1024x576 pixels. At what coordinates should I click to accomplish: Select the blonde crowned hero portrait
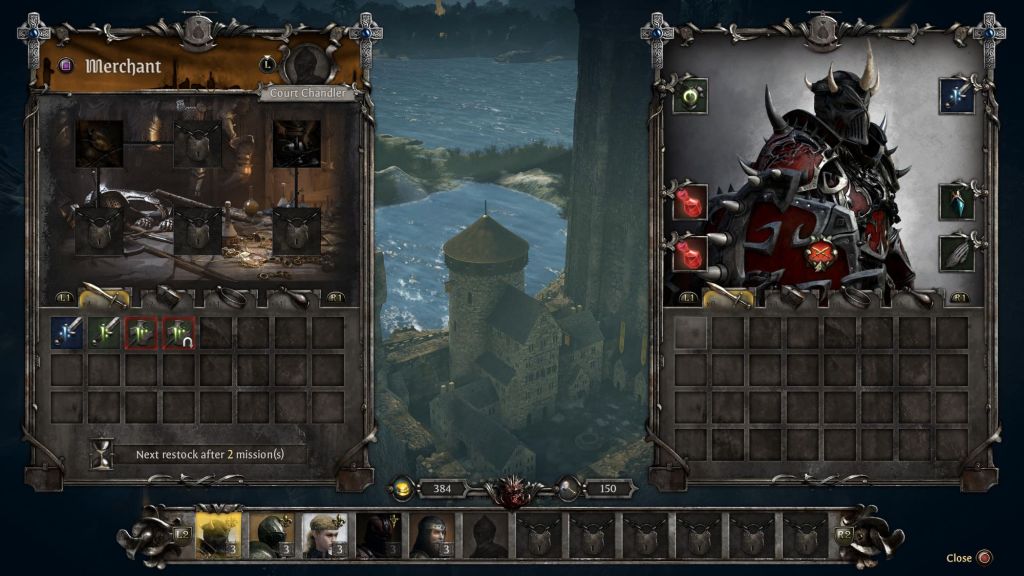(x=325, y=535)
